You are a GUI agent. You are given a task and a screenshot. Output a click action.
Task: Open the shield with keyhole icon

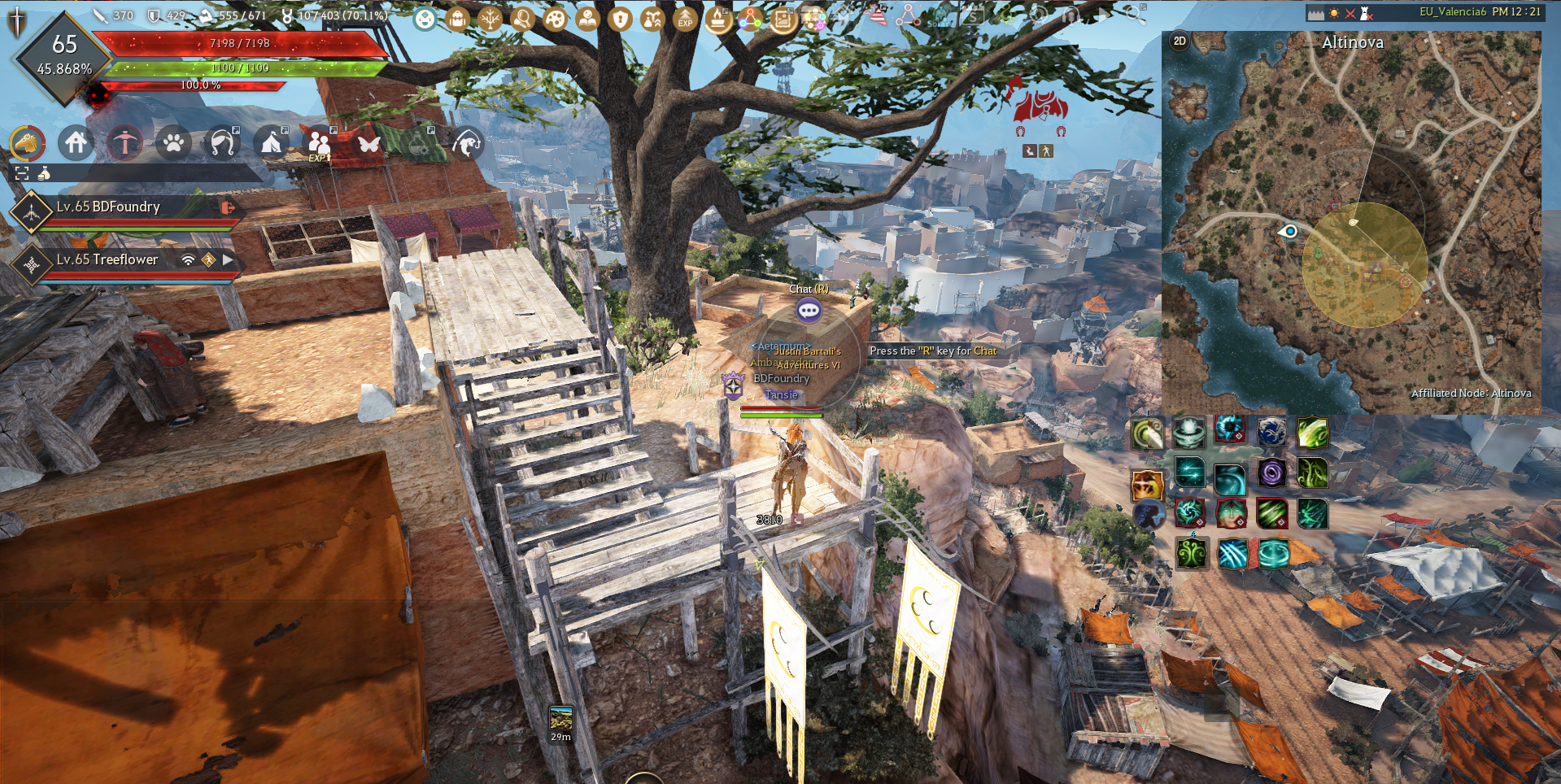point(620,18)
